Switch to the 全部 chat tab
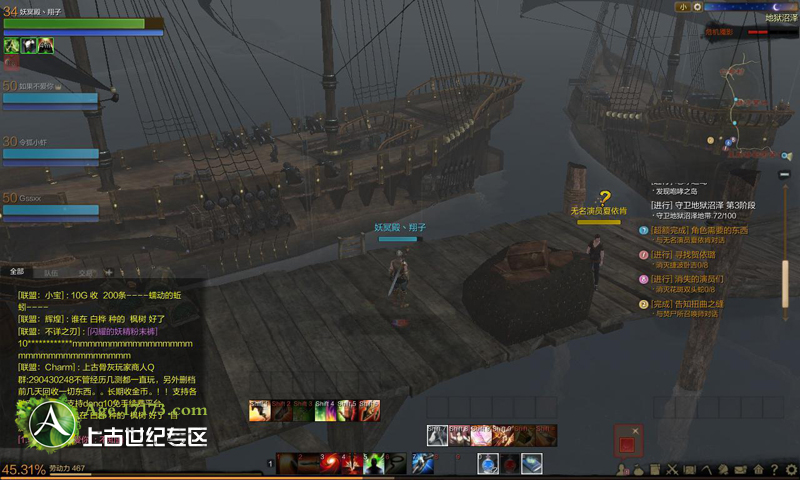Viewport: 800px width, 480px height. pos(17,271)
